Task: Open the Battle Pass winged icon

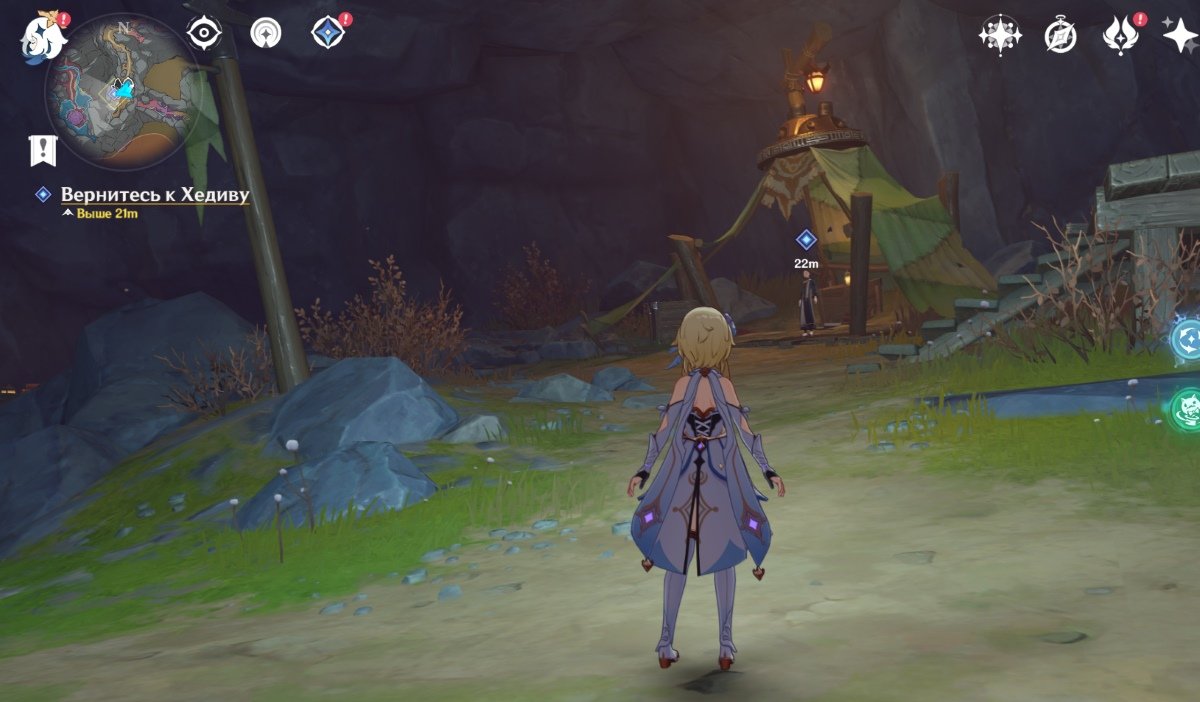Action: click(1120, 36)
